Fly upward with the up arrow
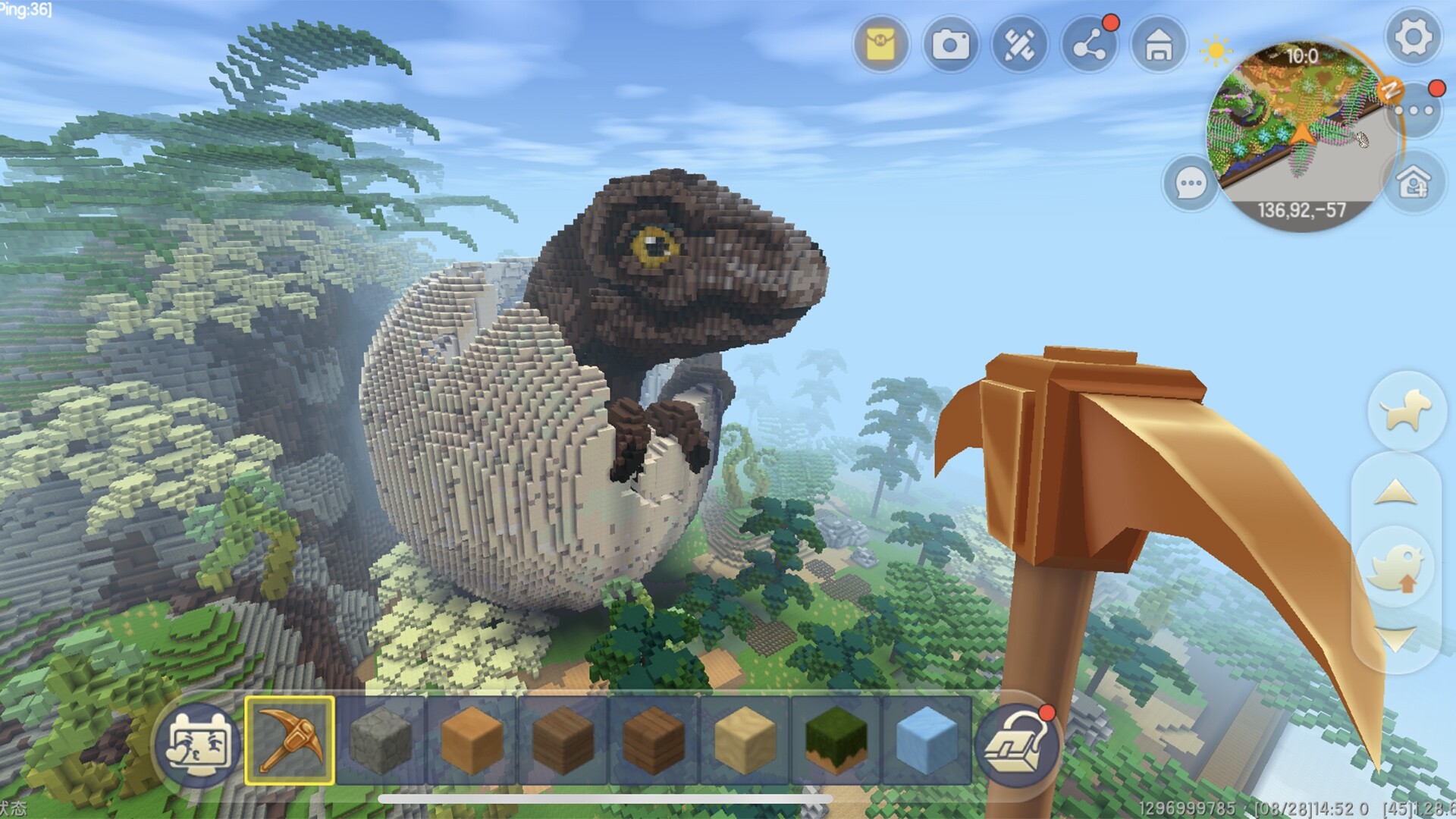1456x819 pixels. [1395, 494]
